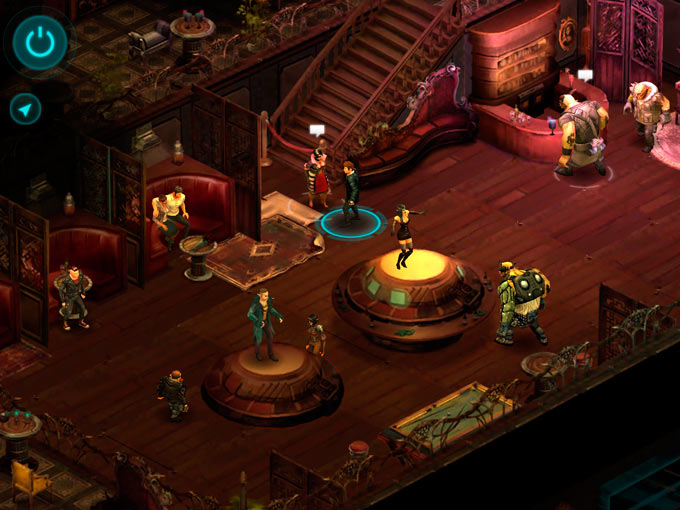Click the small arrow pointer icon
The image size is (680, 510).
tap(25, 108)
